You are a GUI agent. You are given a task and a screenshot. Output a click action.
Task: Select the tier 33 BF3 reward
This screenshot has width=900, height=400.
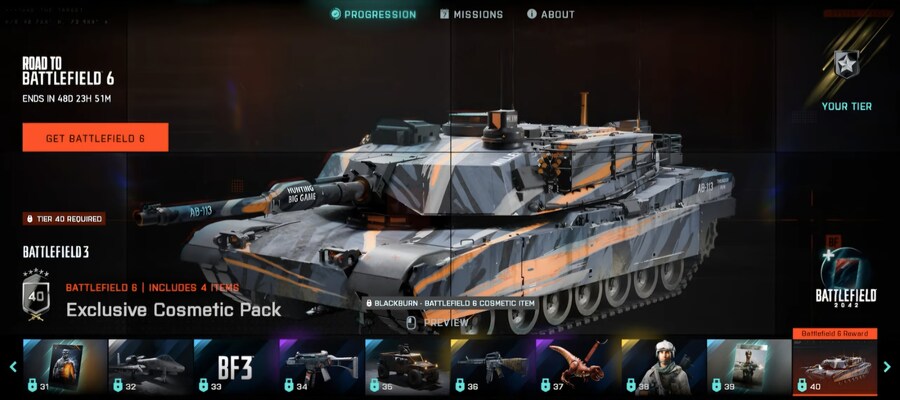tap(235, 368)
